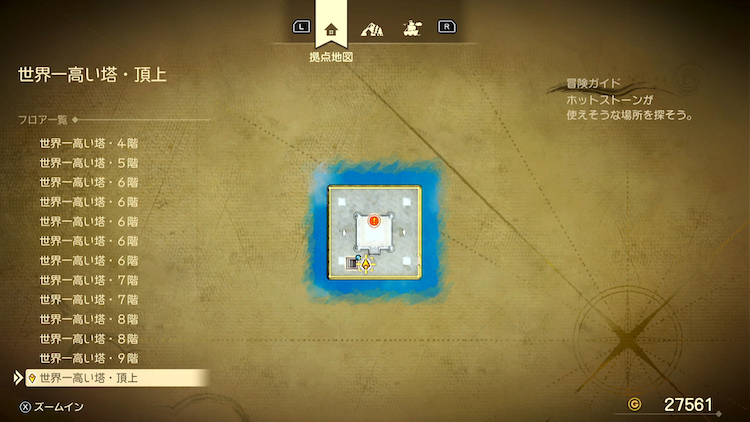Viewport: 750px width, 422px height.
Task: Click the red exclamation marker on map
Action: pyautogui.click(x=374, y=220)
